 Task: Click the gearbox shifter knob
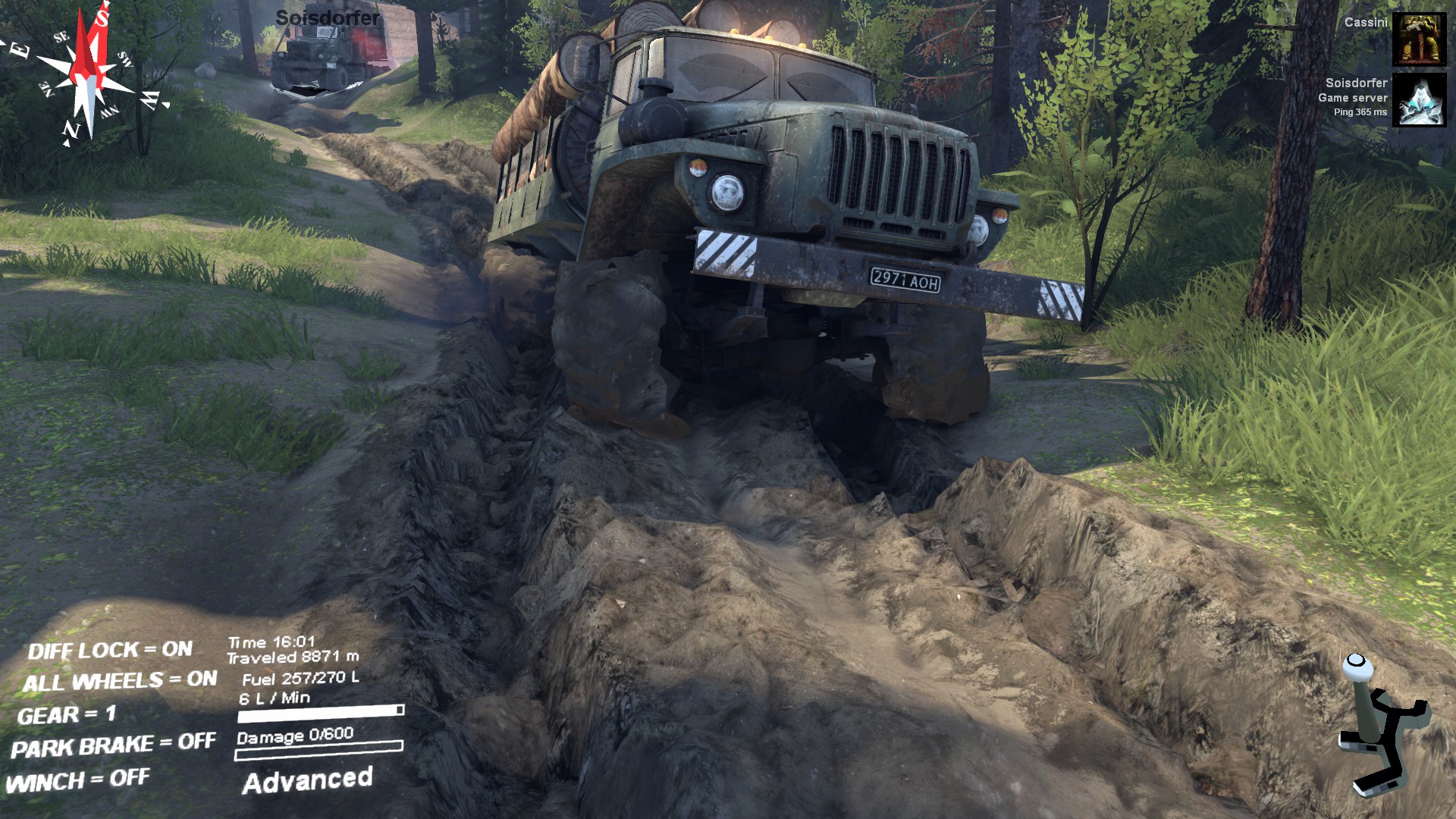1357,667
